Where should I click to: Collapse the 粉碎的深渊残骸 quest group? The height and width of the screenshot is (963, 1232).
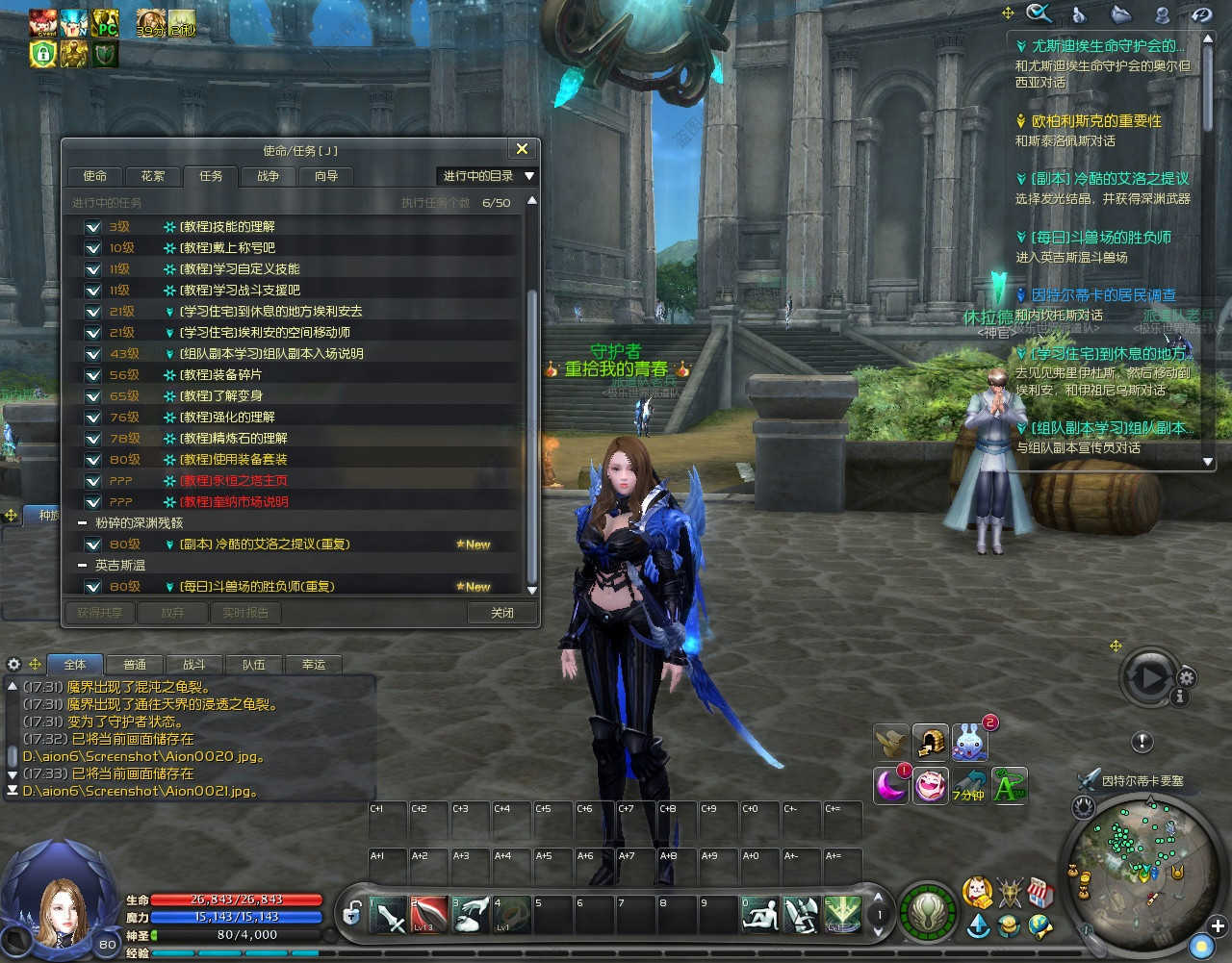83,523
